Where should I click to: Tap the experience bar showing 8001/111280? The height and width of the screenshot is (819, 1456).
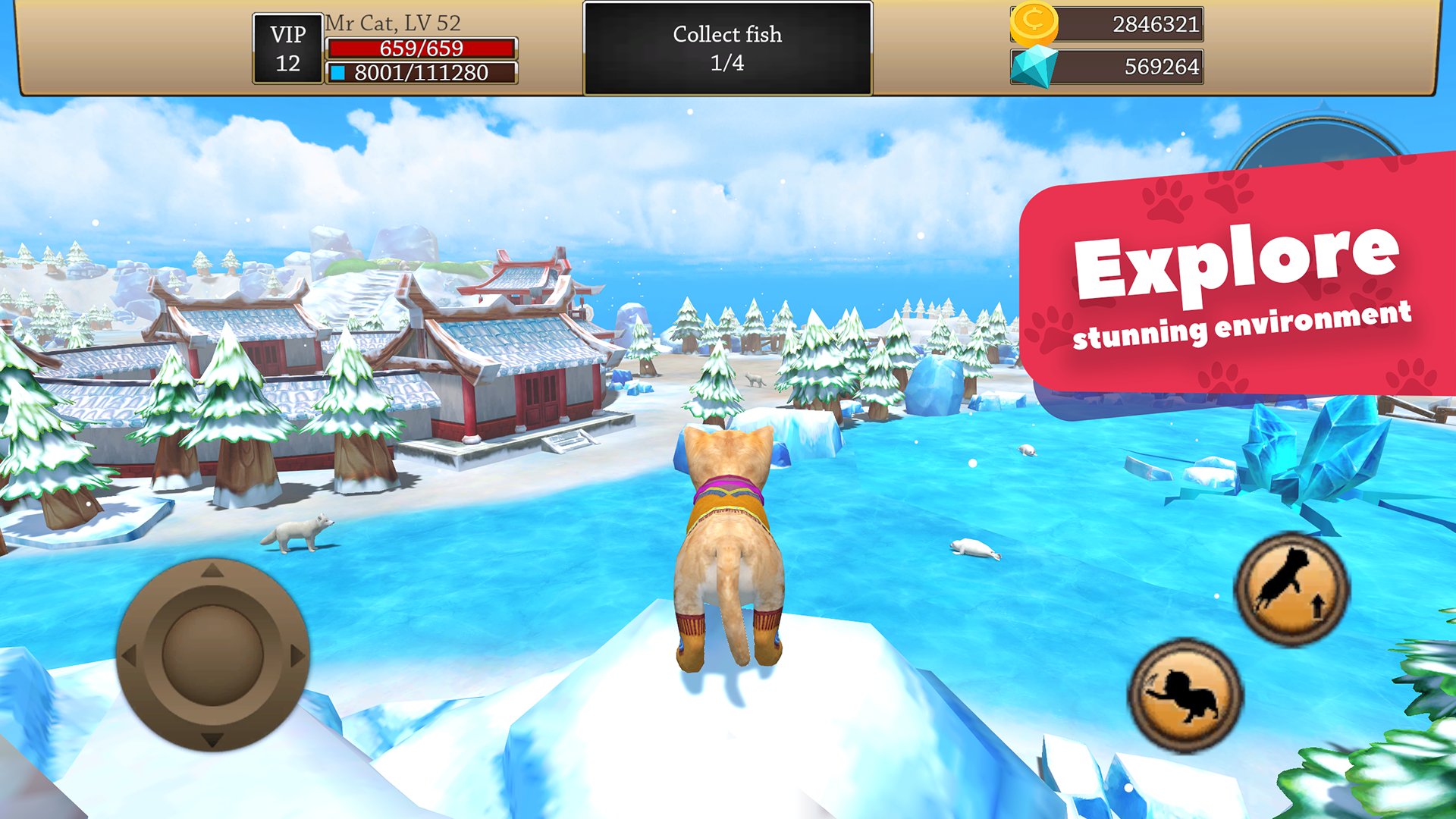pyautogui.click(x=420, y=73)
